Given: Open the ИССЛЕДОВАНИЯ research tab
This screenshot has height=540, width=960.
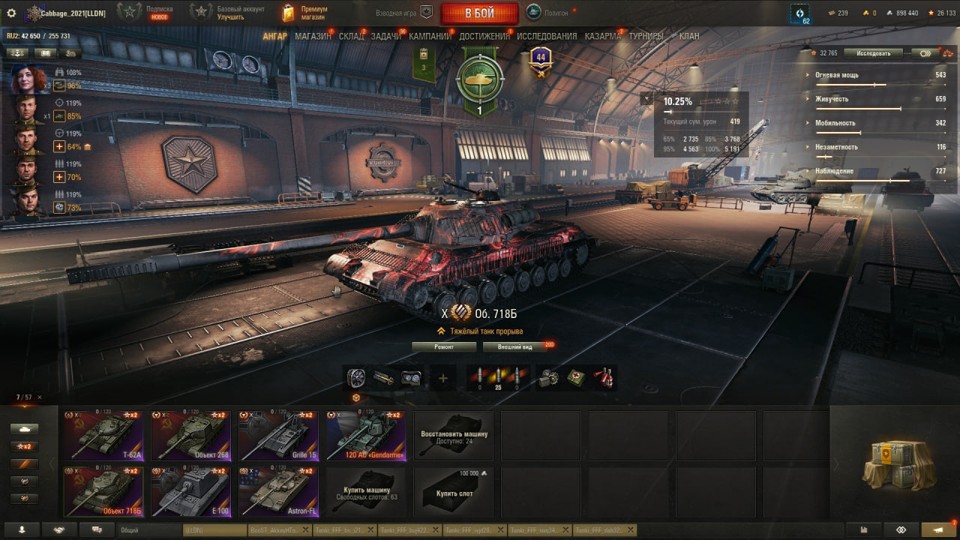Looking at the screenshot, I should click(x=546, y=37).
